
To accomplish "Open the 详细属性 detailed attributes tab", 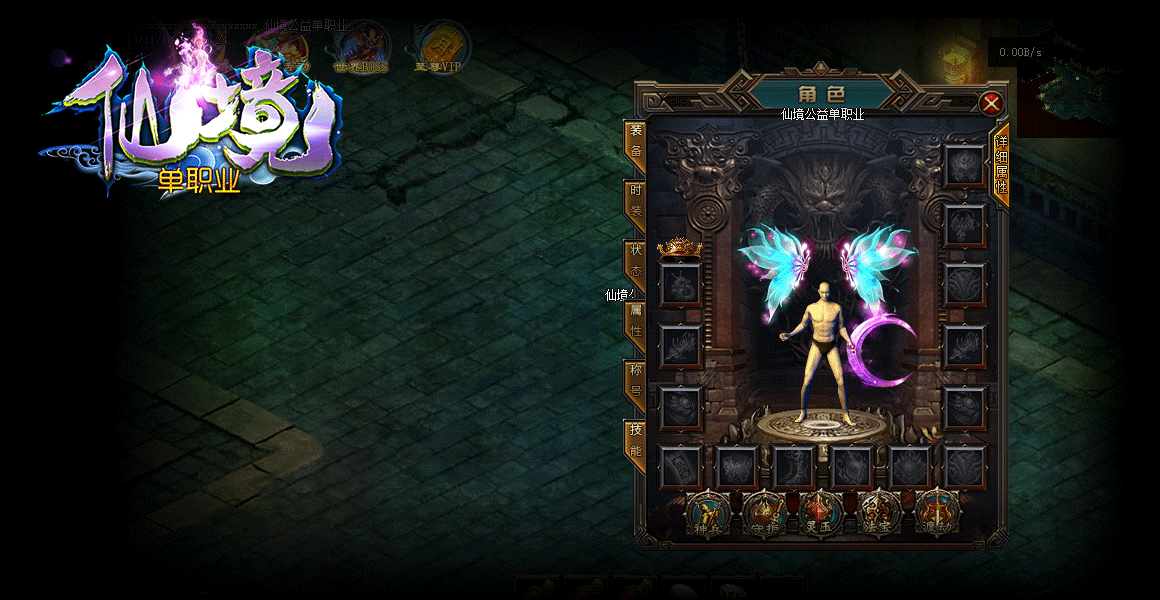I will [x=1000, y=165].
